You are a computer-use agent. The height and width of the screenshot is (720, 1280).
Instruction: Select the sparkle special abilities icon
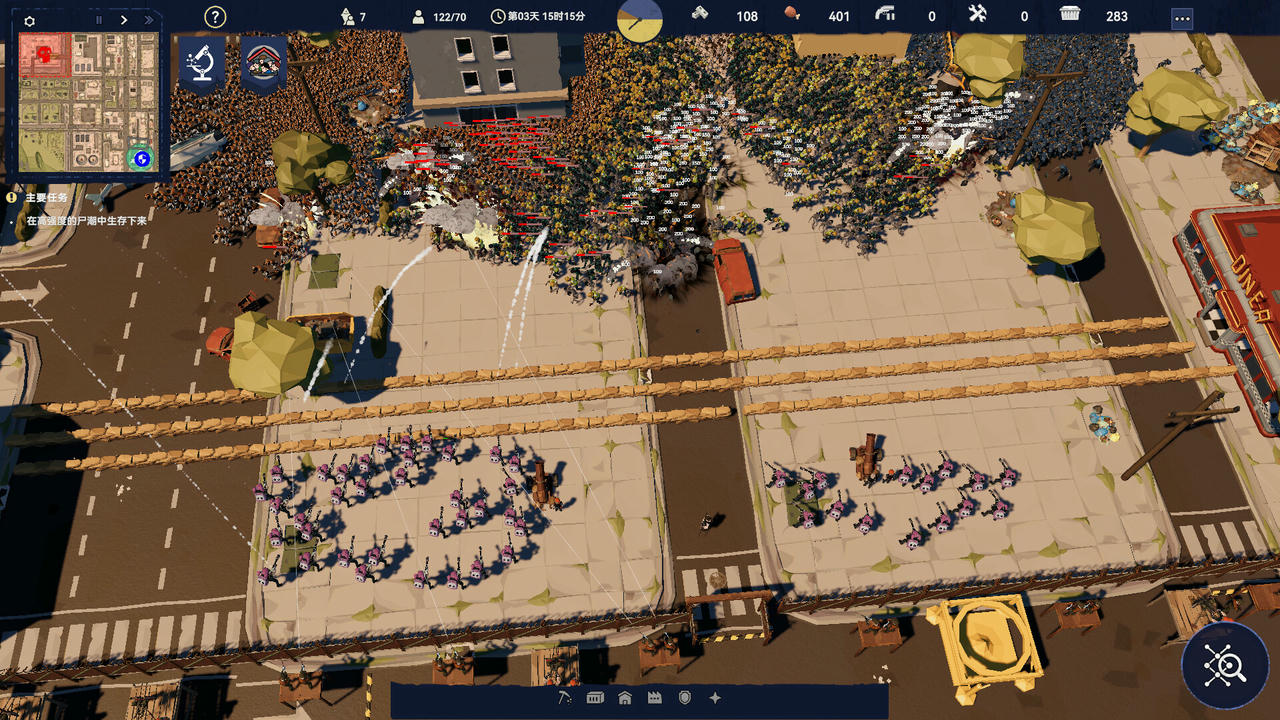713,699
